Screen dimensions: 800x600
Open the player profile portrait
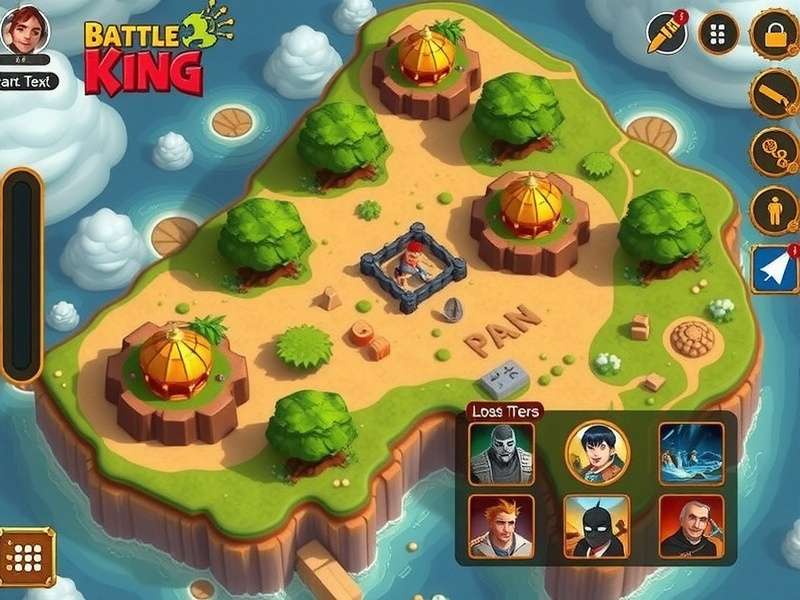(26, 30)
